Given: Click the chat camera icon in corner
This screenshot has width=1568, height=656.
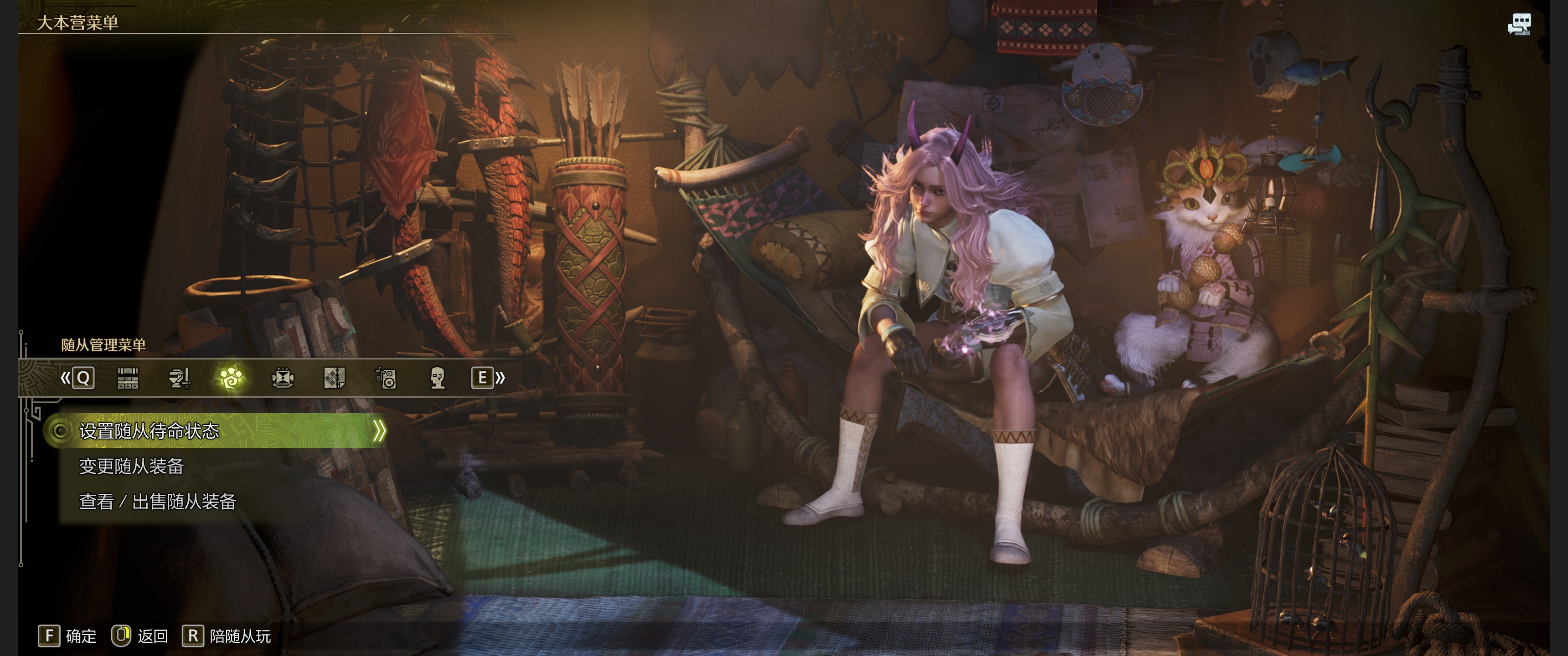Looking at the screenshot, I should point(1519,24).
